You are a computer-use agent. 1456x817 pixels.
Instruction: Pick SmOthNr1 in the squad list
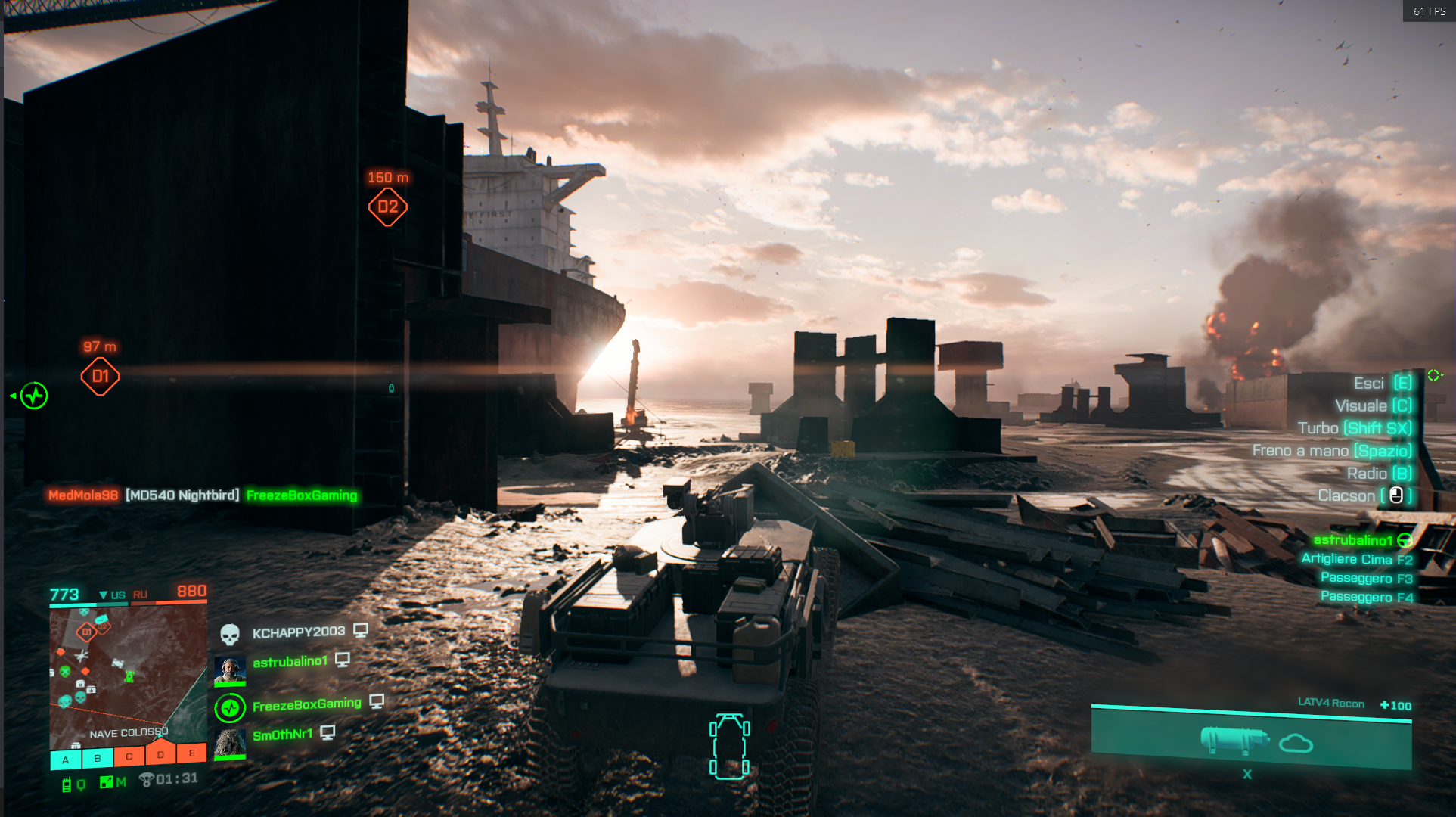(282, 735)
